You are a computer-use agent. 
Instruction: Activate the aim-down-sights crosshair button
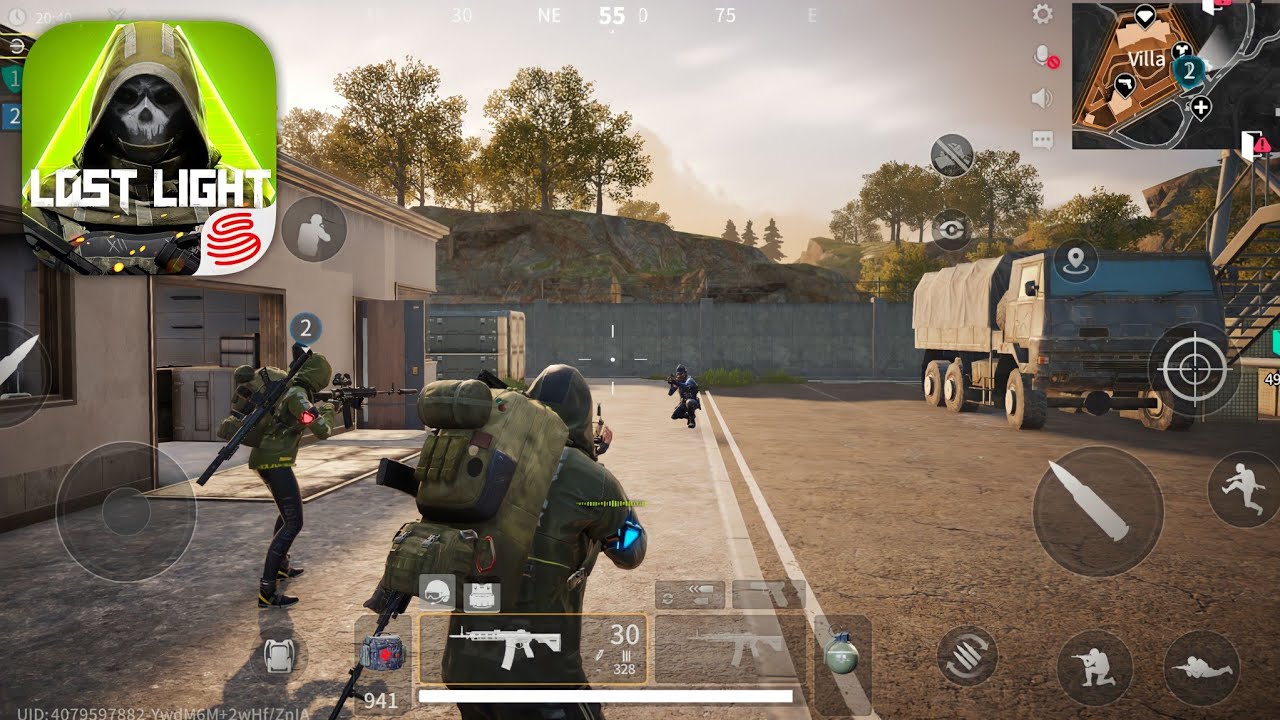[1193, 369]
